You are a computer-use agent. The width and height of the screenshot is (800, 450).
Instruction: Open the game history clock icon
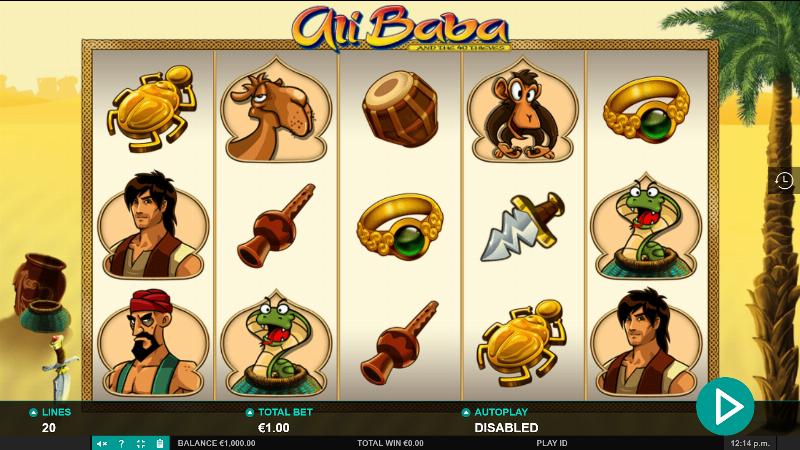[784, 180]
